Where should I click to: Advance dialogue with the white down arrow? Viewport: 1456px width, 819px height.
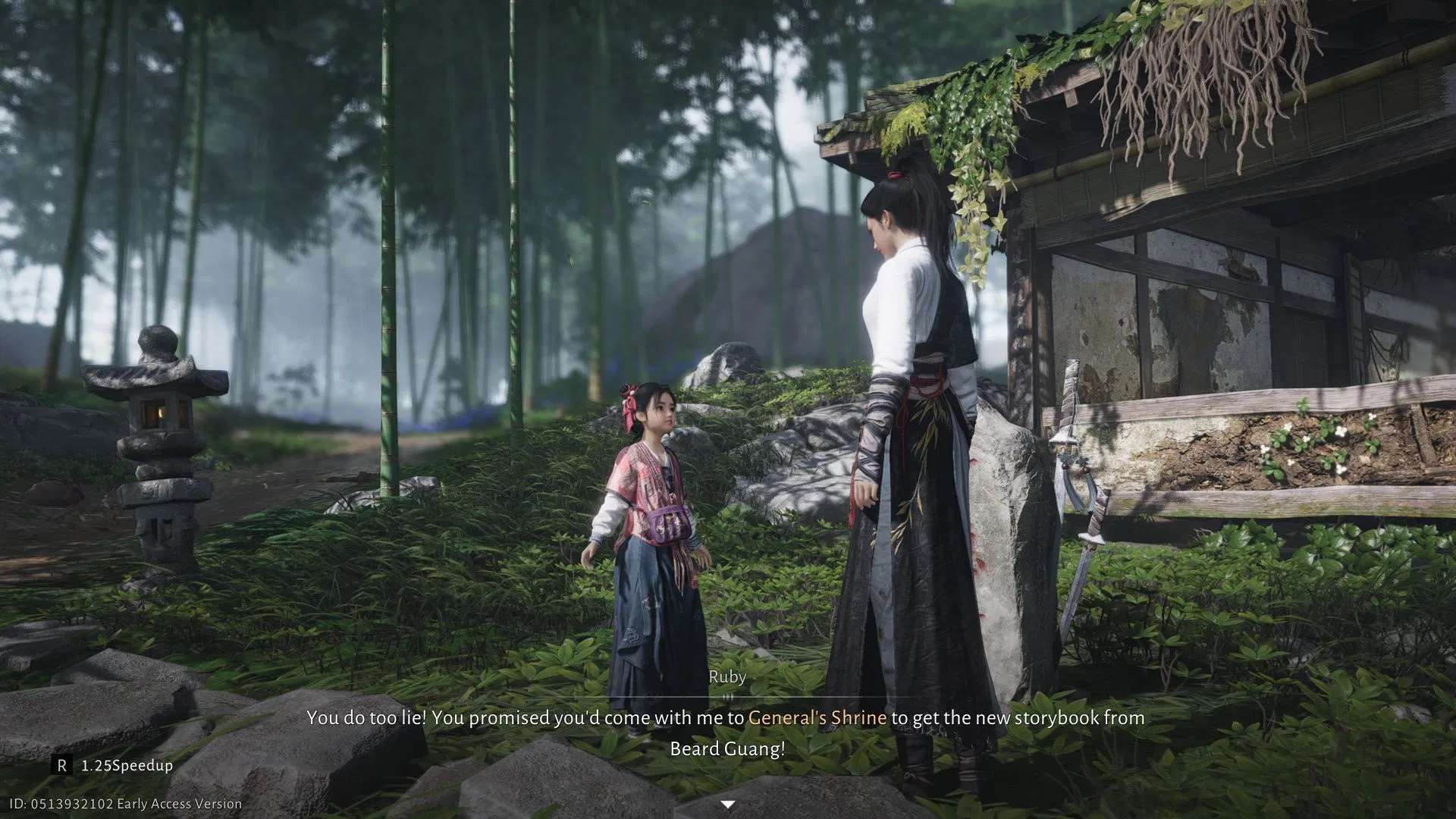(727, 805)
